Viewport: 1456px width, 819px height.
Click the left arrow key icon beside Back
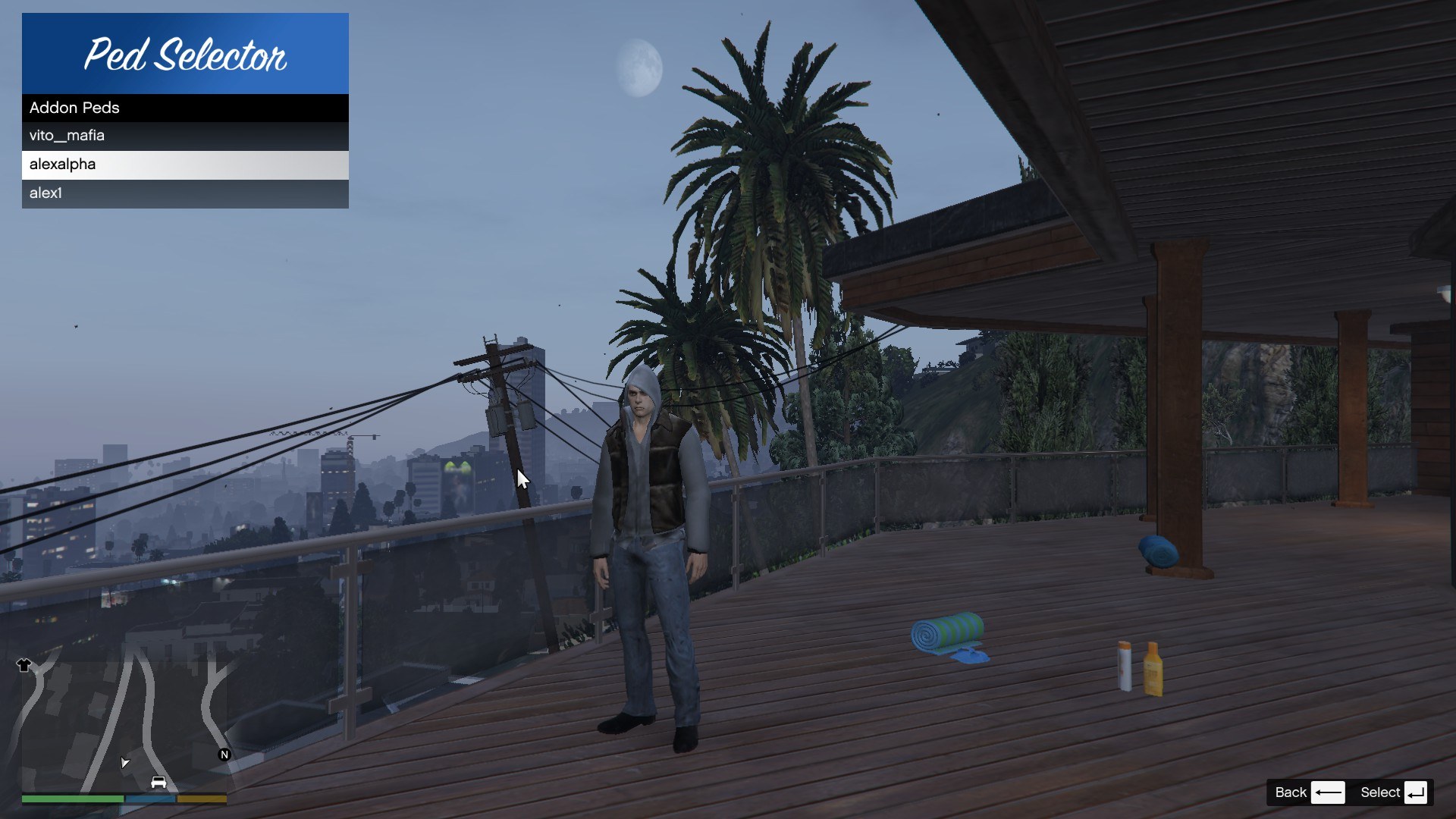pyautogui.click(x=1329, y=792)
